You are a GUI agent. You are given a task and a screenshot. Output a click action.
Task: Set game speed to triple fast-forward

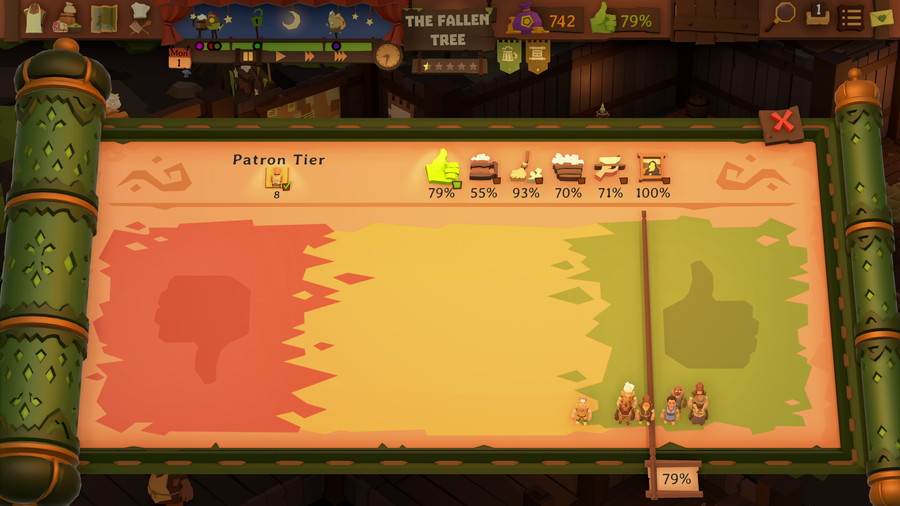[340, 57]
